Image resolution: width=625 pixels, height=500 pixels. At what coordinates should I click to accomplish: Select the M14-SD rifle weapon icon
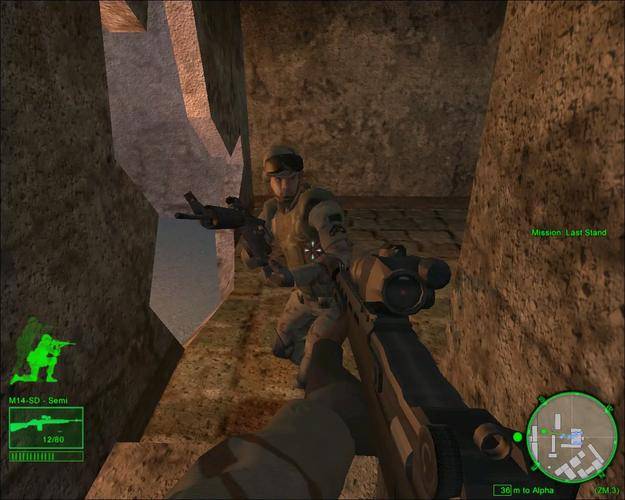(44, 426)
